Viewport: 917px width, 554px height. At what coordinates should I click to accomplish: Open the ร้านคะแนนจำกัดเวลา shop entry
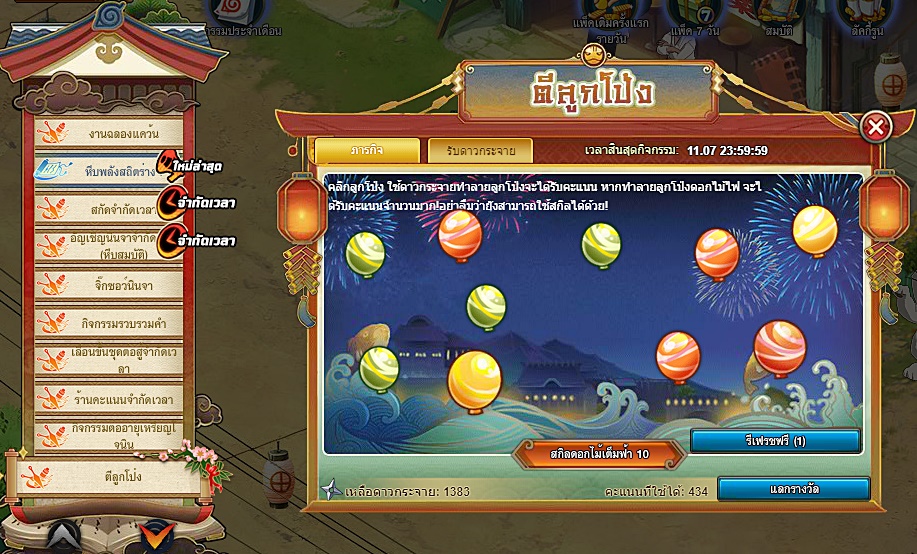coord(108,399)
